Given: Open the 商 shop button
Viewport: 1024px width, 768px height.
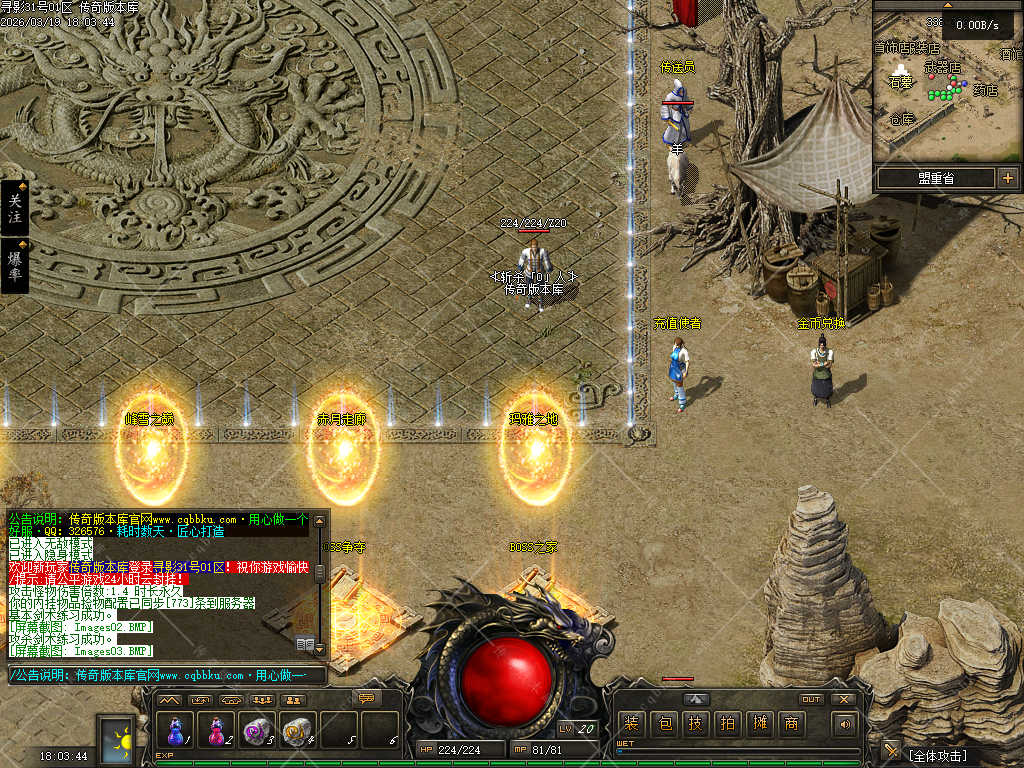Looking at the screenshot, I should click(791, 724).
